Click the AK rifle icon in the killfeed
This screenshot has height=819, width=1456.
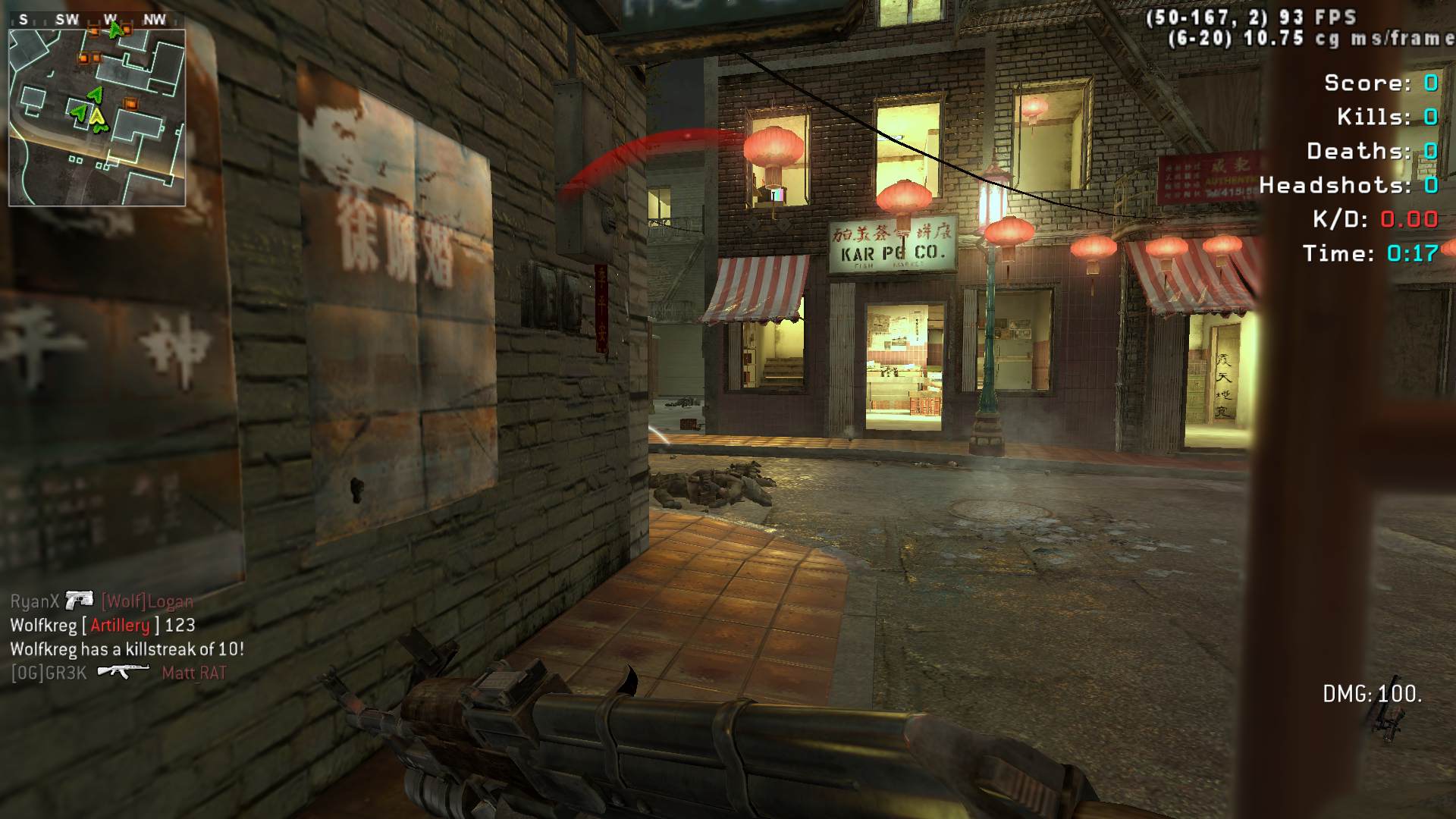click(x=124, y=671)
